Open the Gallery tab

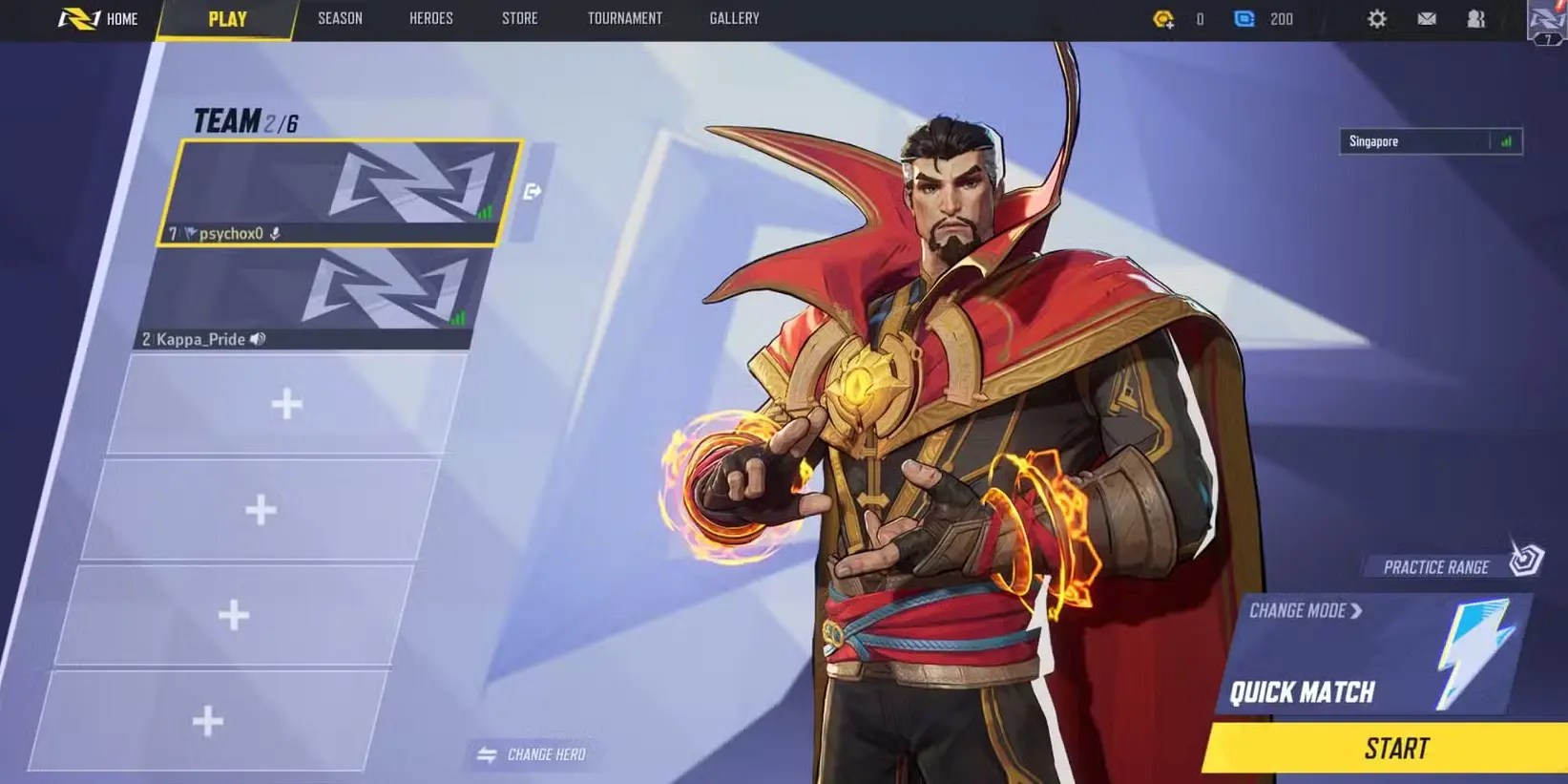(x=734, y=19)
